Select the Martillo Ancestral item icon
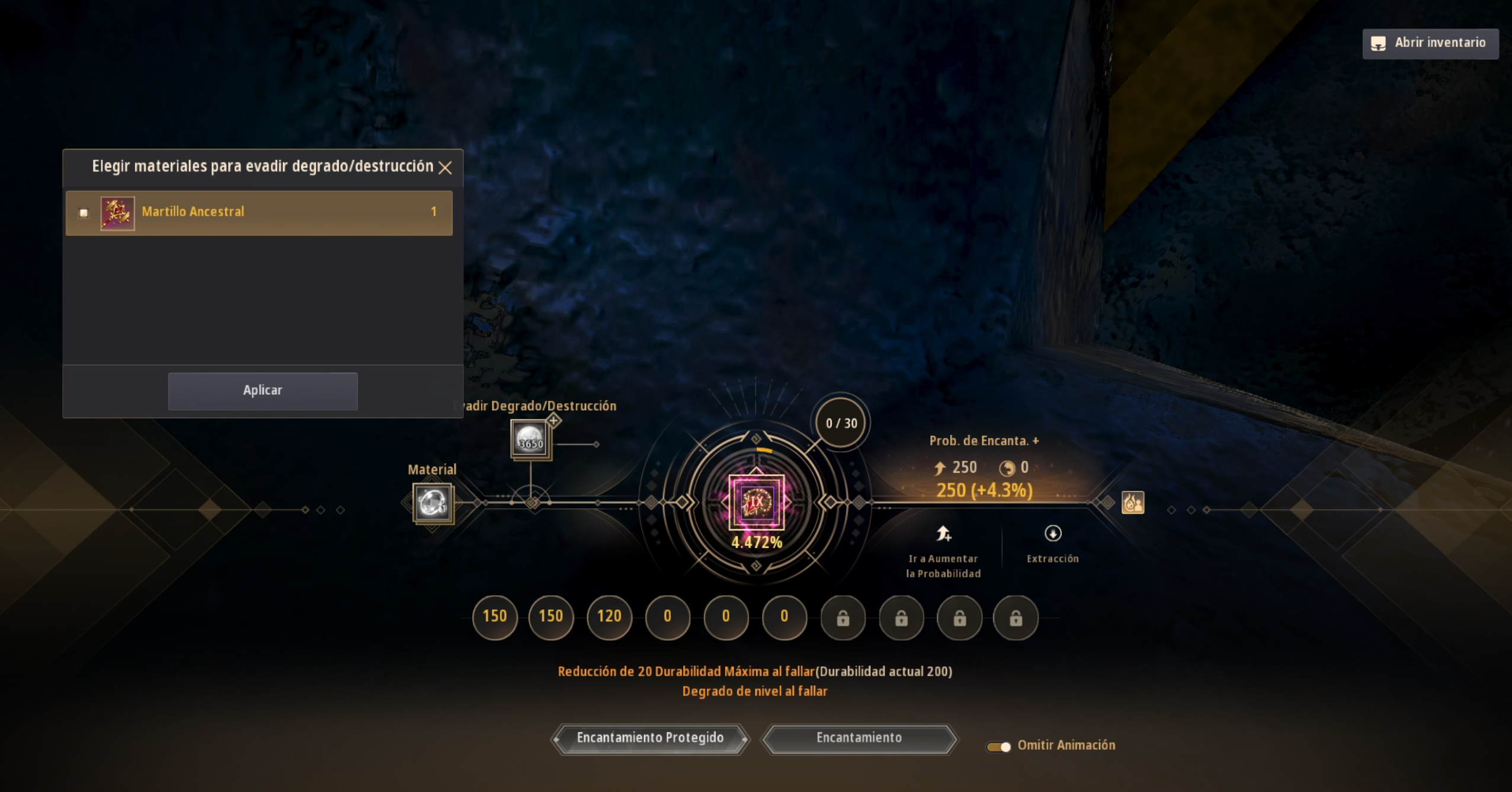This screenshot has height=792, width=1512. click(117, 213)
